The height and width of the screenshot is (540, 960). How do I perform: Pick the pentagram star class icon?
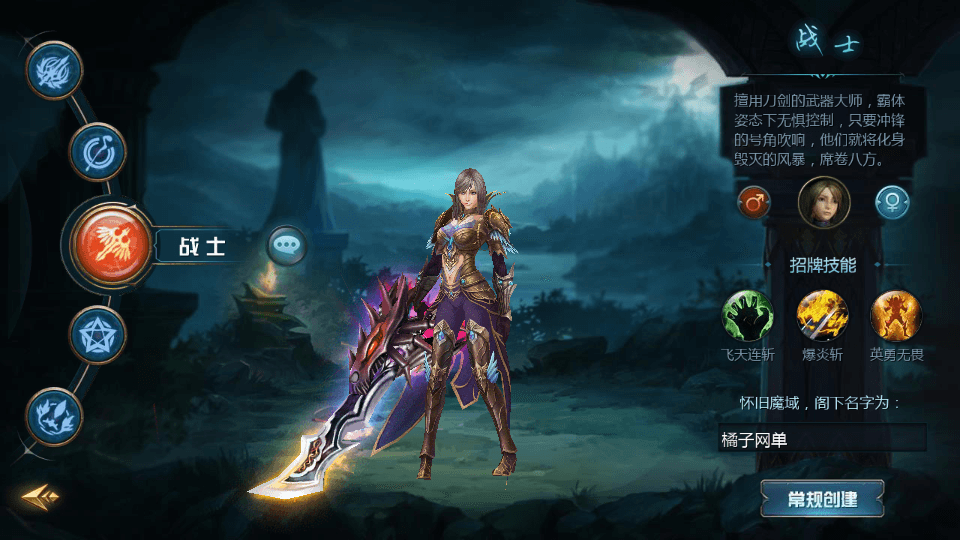(97, 334)
